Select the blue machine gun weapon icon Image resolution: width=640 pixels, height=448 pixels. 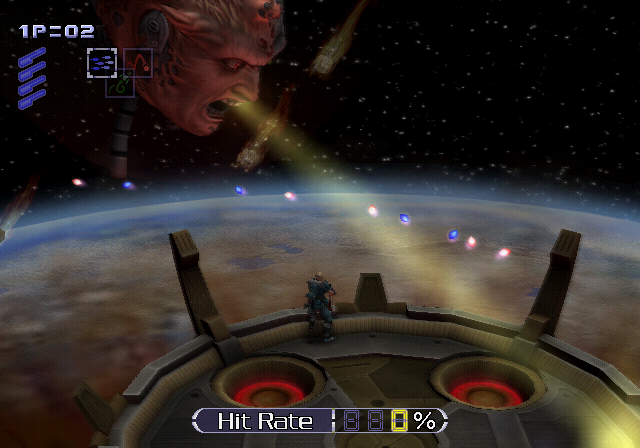[x=101, y=63]
